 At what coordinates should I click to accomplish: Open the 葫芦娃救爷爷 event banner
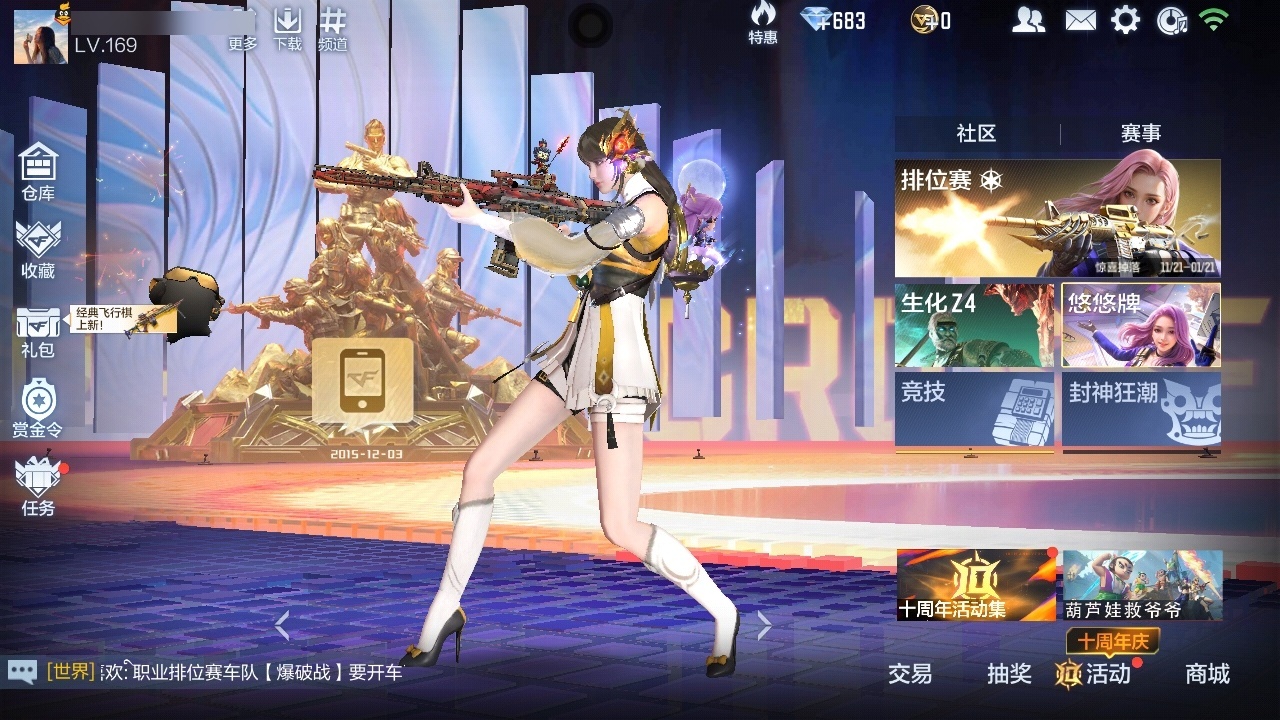[1142, 585]
